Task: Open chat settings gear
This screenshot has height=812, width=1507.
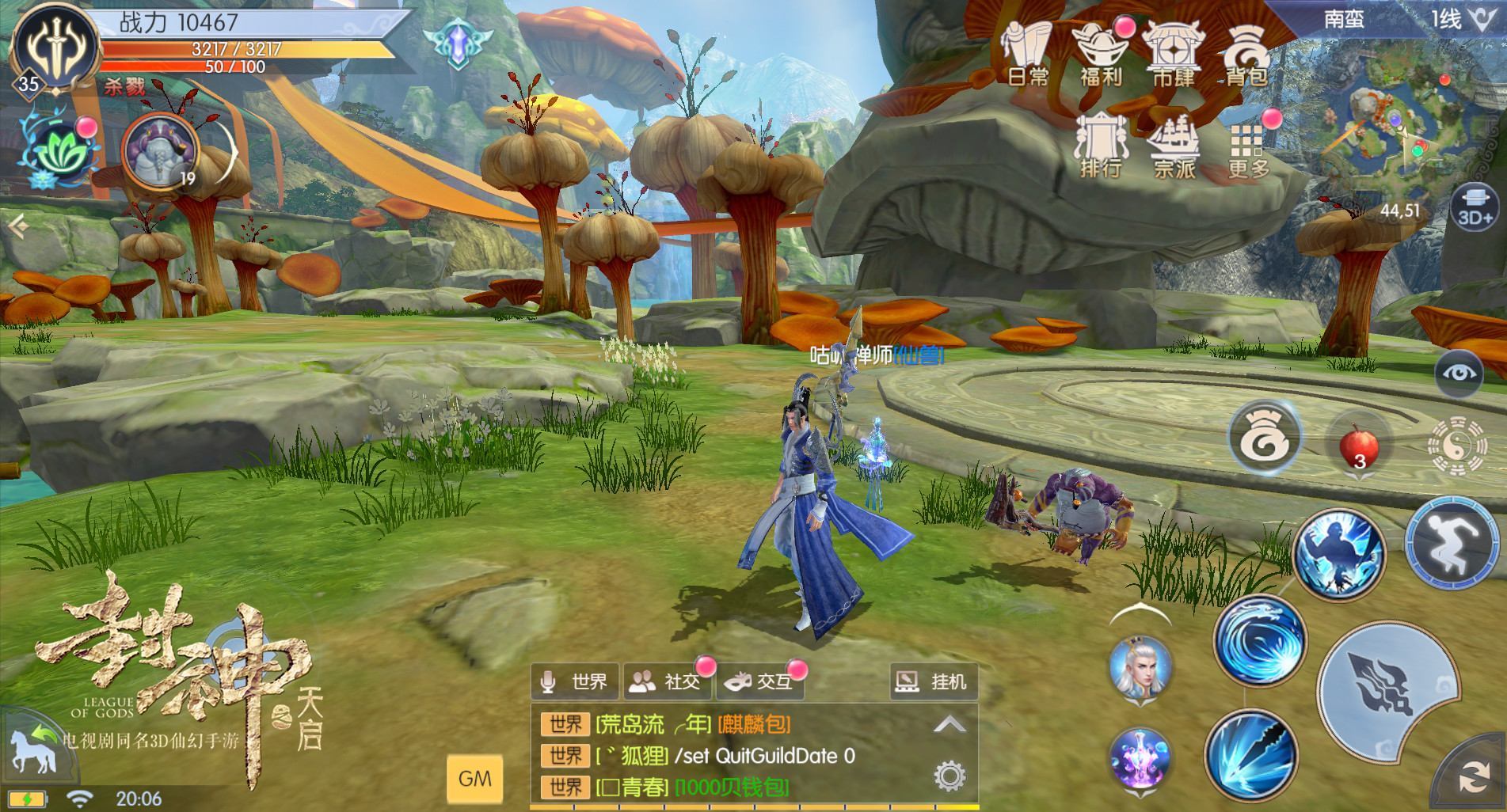Action: coord(949,776)
